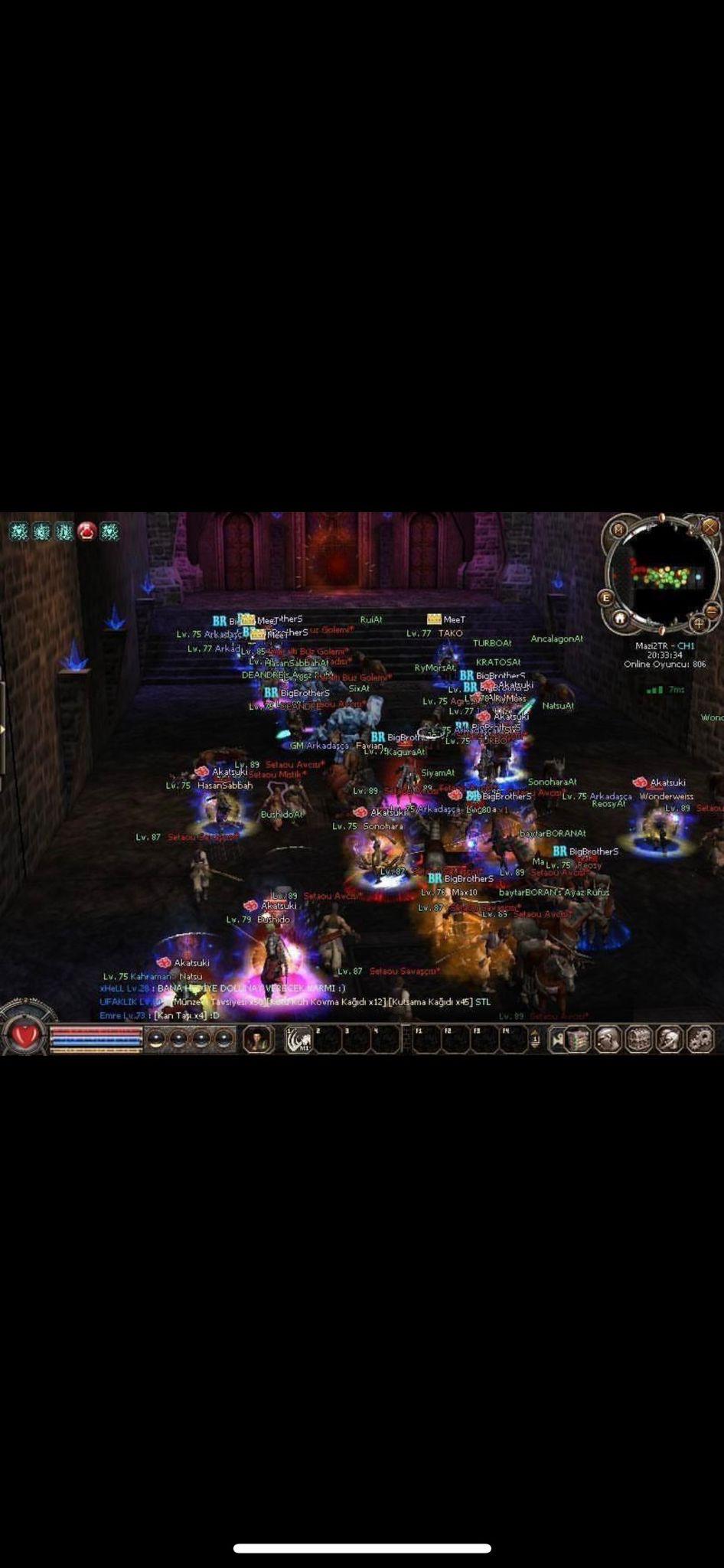This screenshot has width=724, height=1568.
Task: Open the character portrait button
Action: coord(258,1039)
